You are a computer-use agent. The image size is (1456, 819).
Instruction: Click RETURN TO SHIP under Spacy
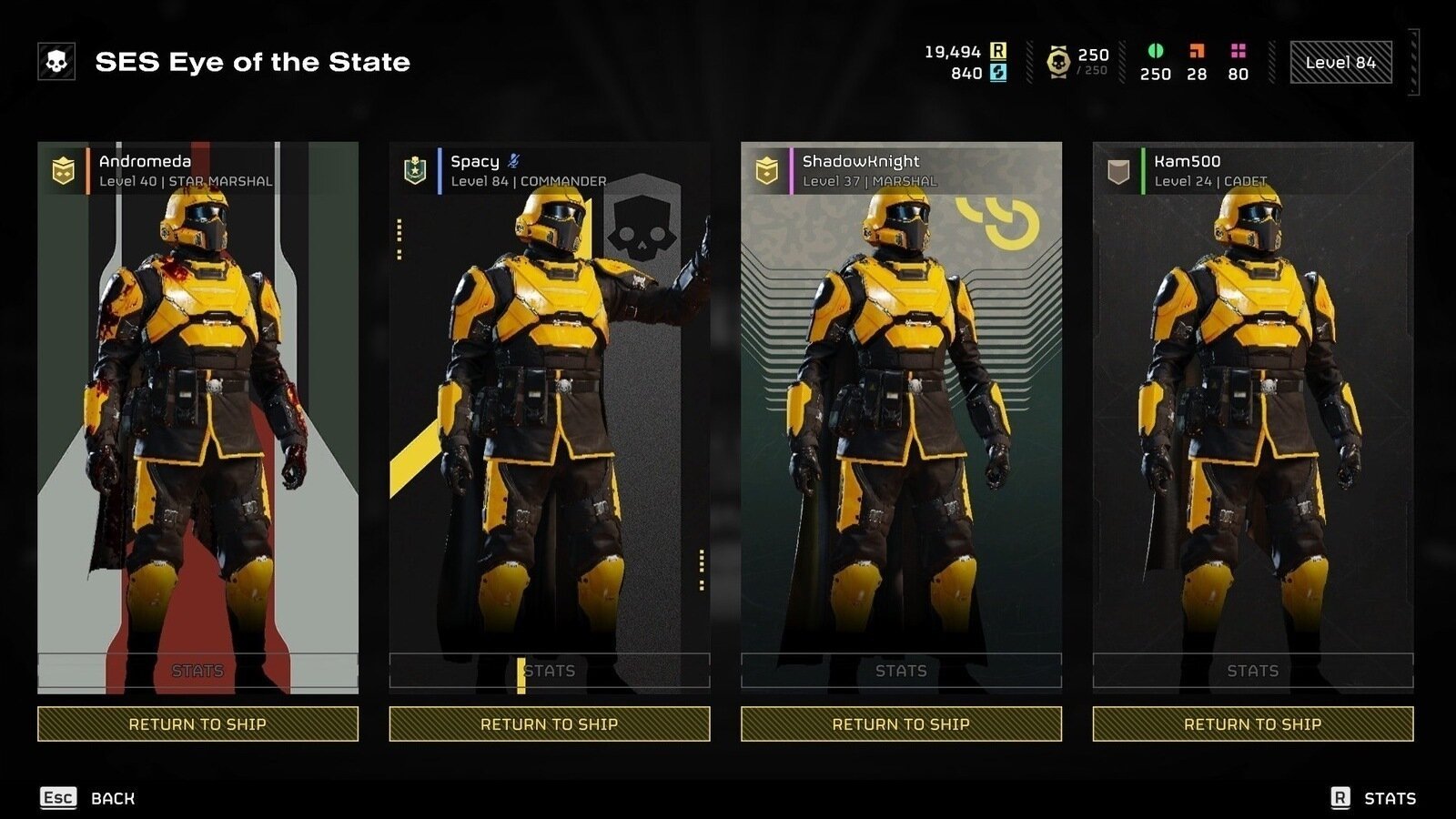pos(549,724)
